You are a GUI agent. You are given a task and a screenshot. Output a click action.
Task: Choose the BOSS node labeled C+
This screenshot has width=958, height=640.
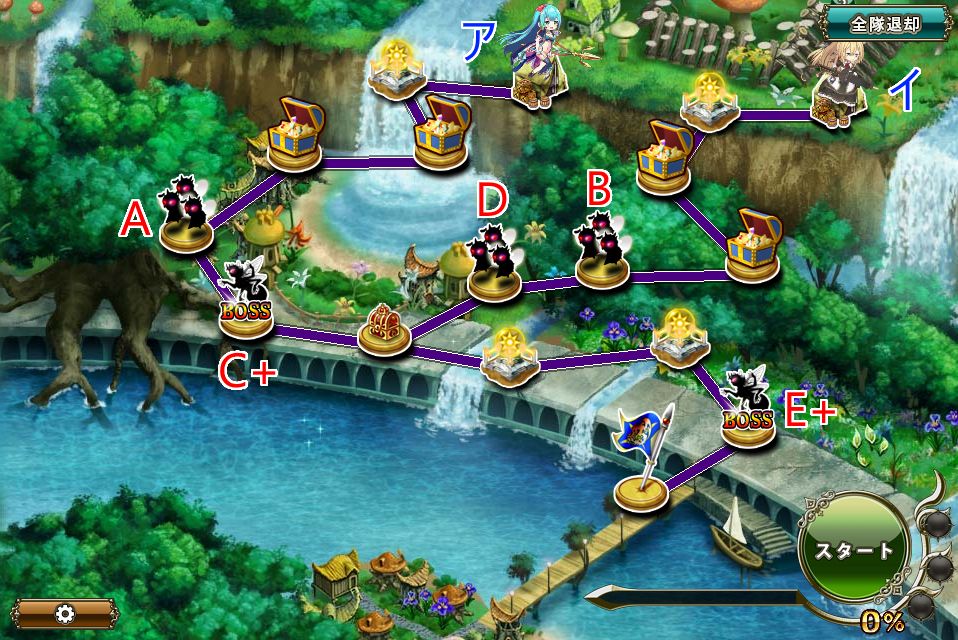pyautogui.click(x=246, y=296)
